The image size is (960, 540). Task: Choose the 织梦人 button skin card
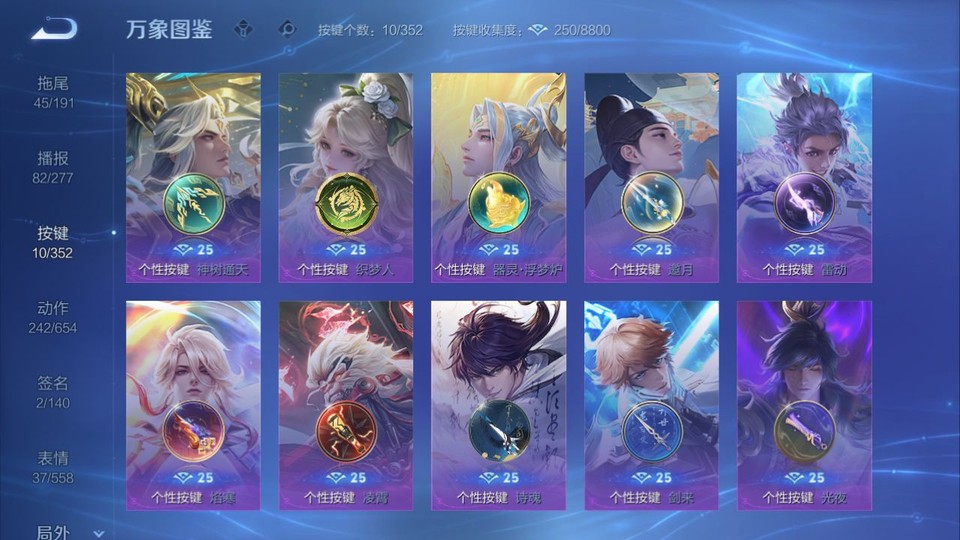(x=346, y=177)
